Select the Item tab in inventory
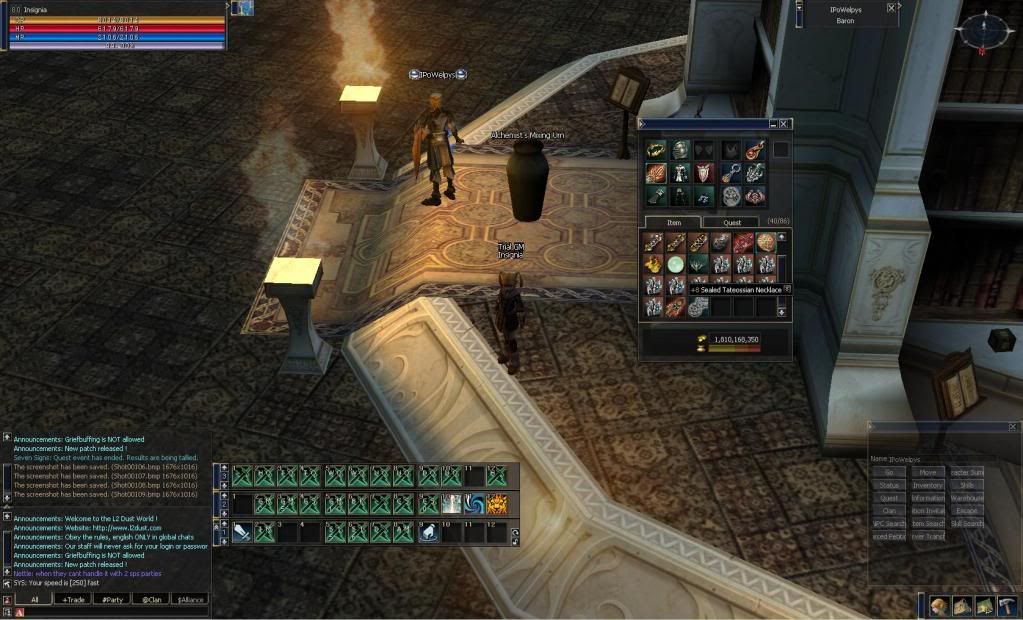Viewport: 1023px width, 620px height. point(672,222)
